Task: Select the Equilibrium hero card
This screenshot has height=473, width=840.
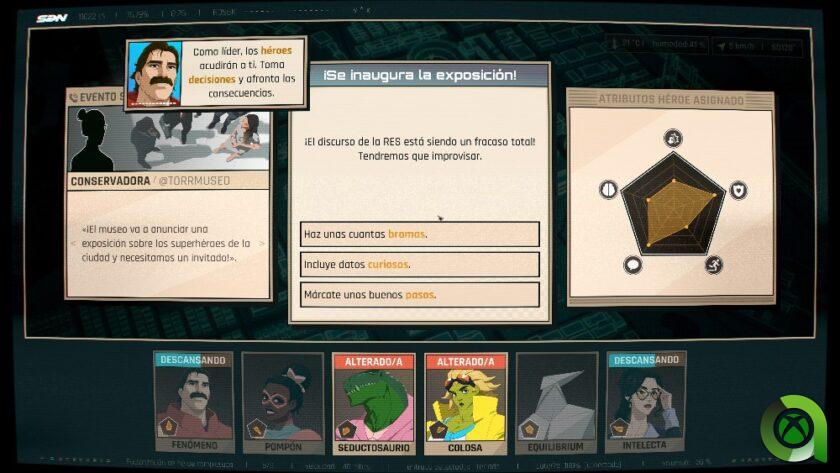Action: tap(557, 402)
